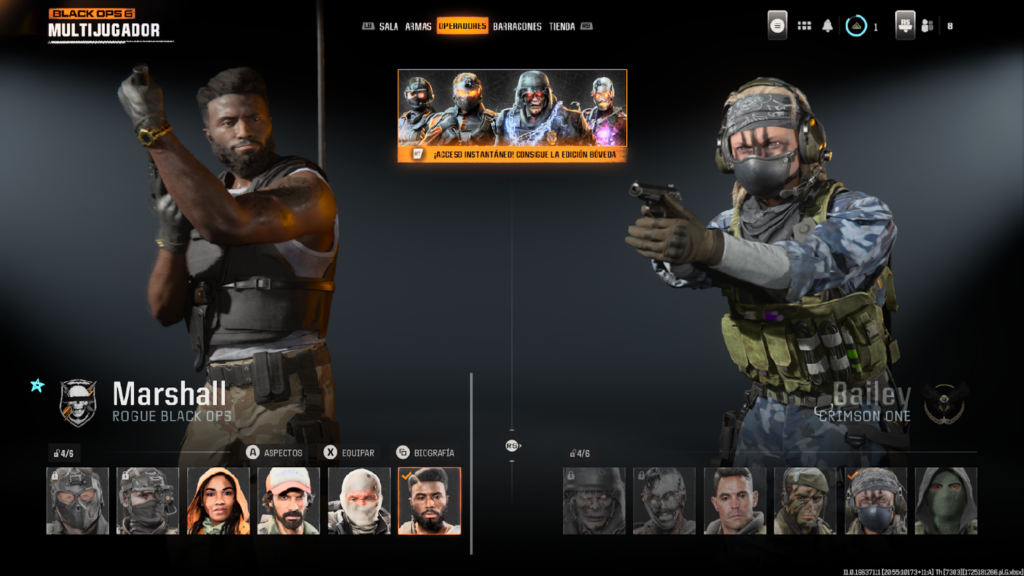Select the Marshall operator portrait
The image size is (1024, 576).
pyautogui.click(x=429, y=500)
